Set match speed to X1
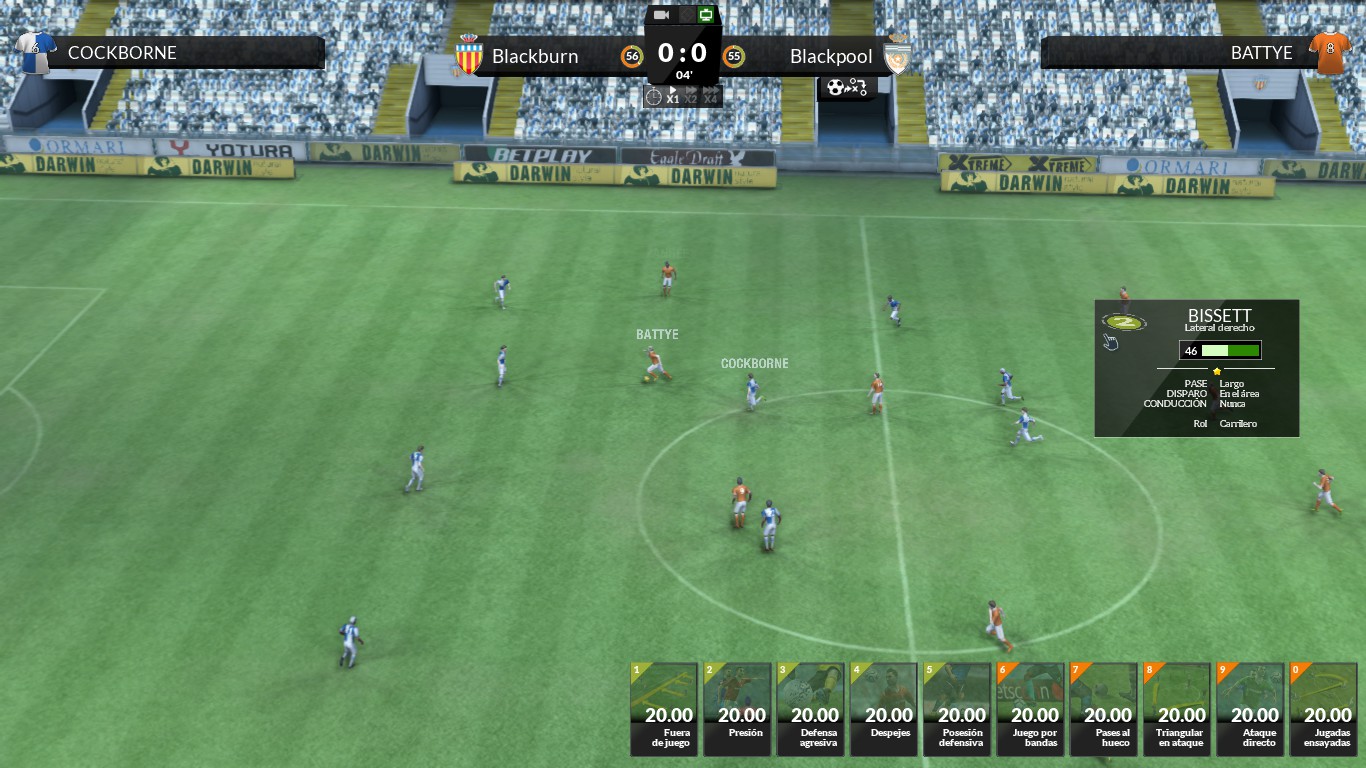This screenshot has width=1366, height=768. click(672, 97)
